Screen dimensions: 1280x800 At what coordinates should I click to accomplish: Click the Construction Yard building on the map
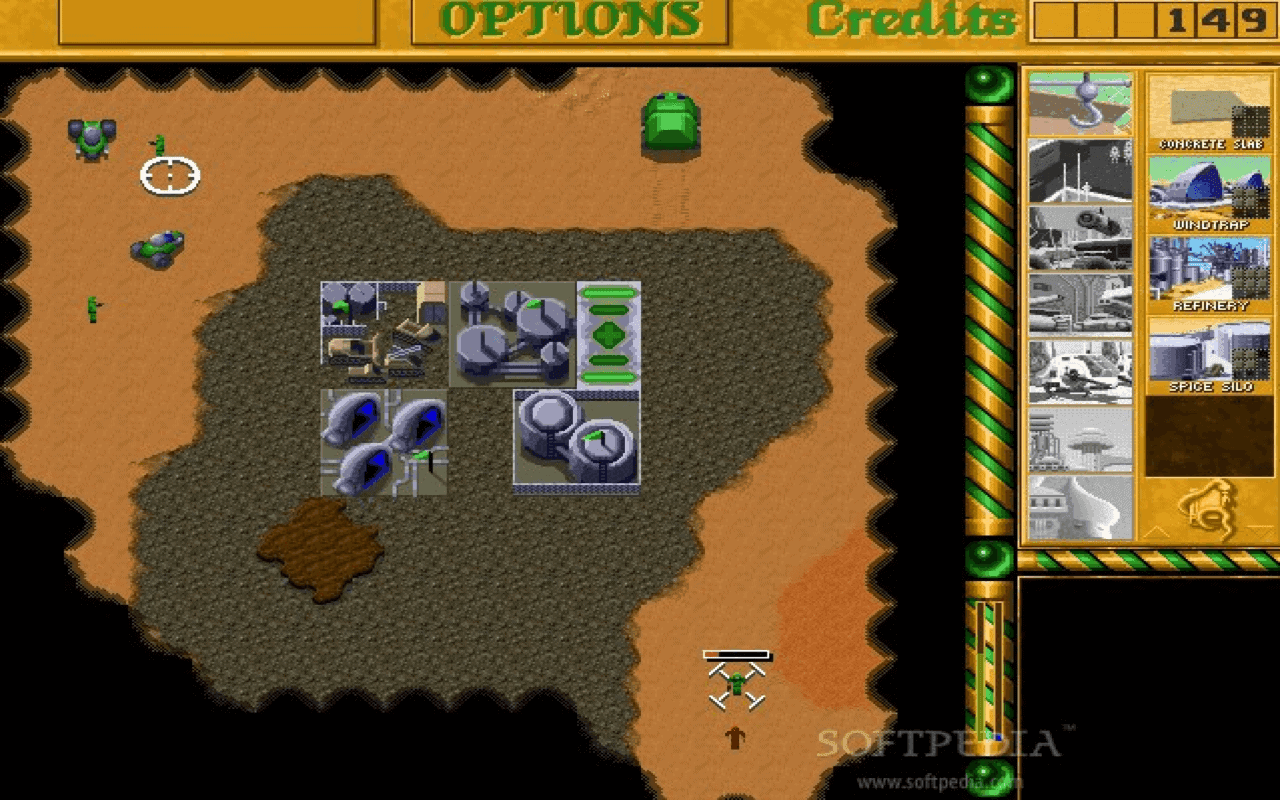coord(380,330)
